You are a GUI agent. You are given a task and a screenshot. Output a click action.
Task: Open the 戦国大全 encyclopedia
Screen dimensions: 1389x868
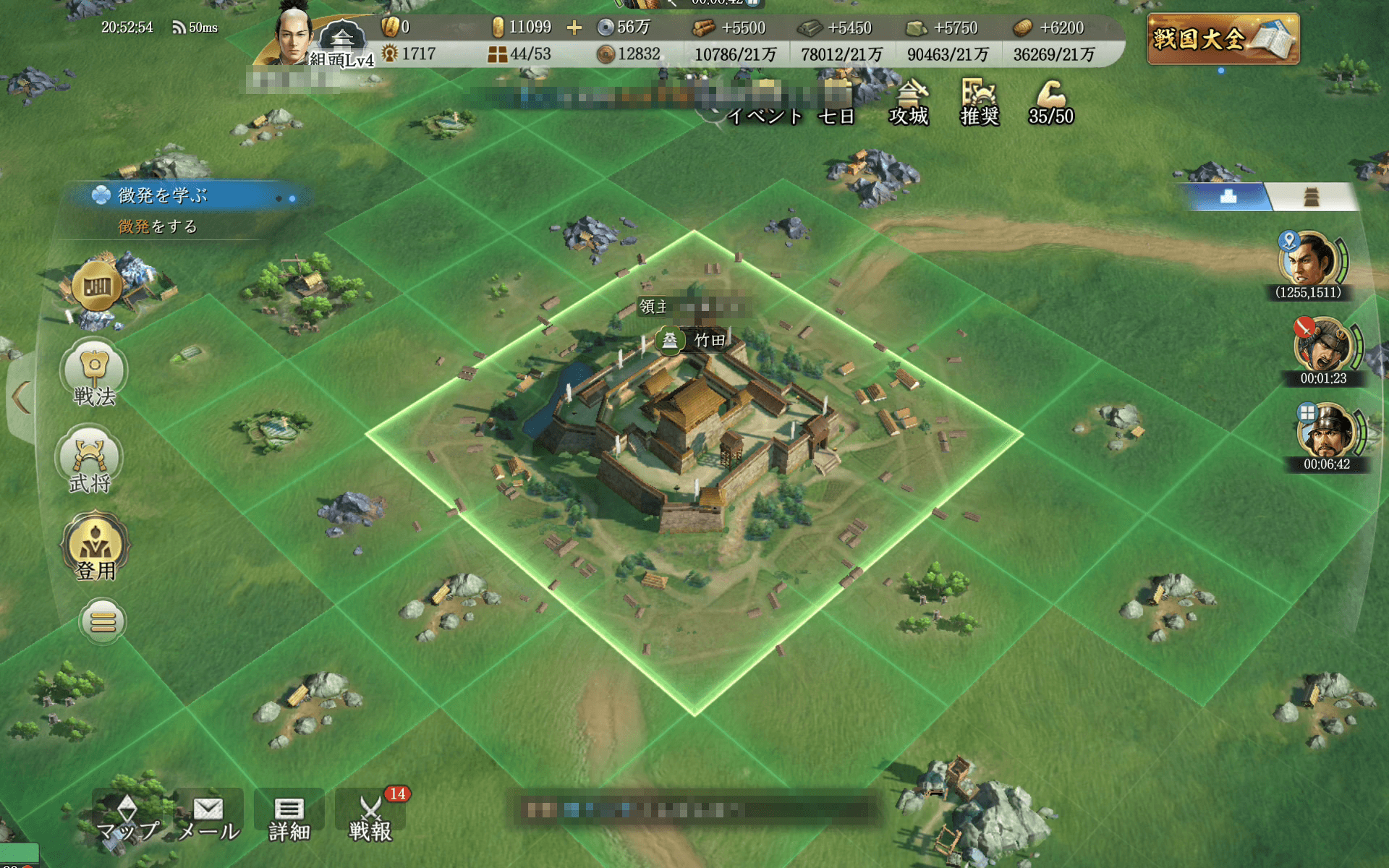(1223, 39)
